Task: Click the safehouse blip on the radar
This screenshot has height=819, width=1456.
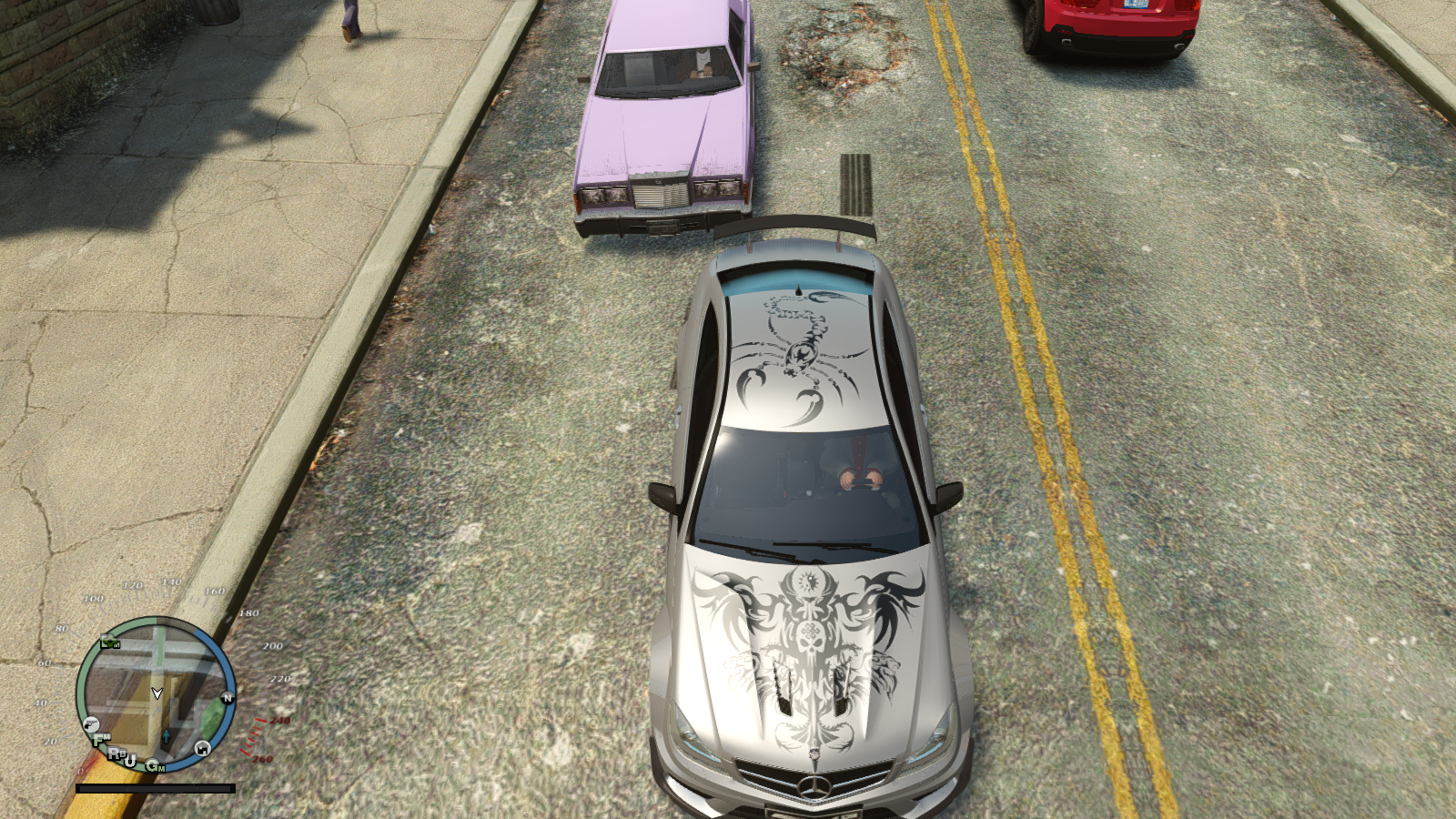Action: (202, 748)
